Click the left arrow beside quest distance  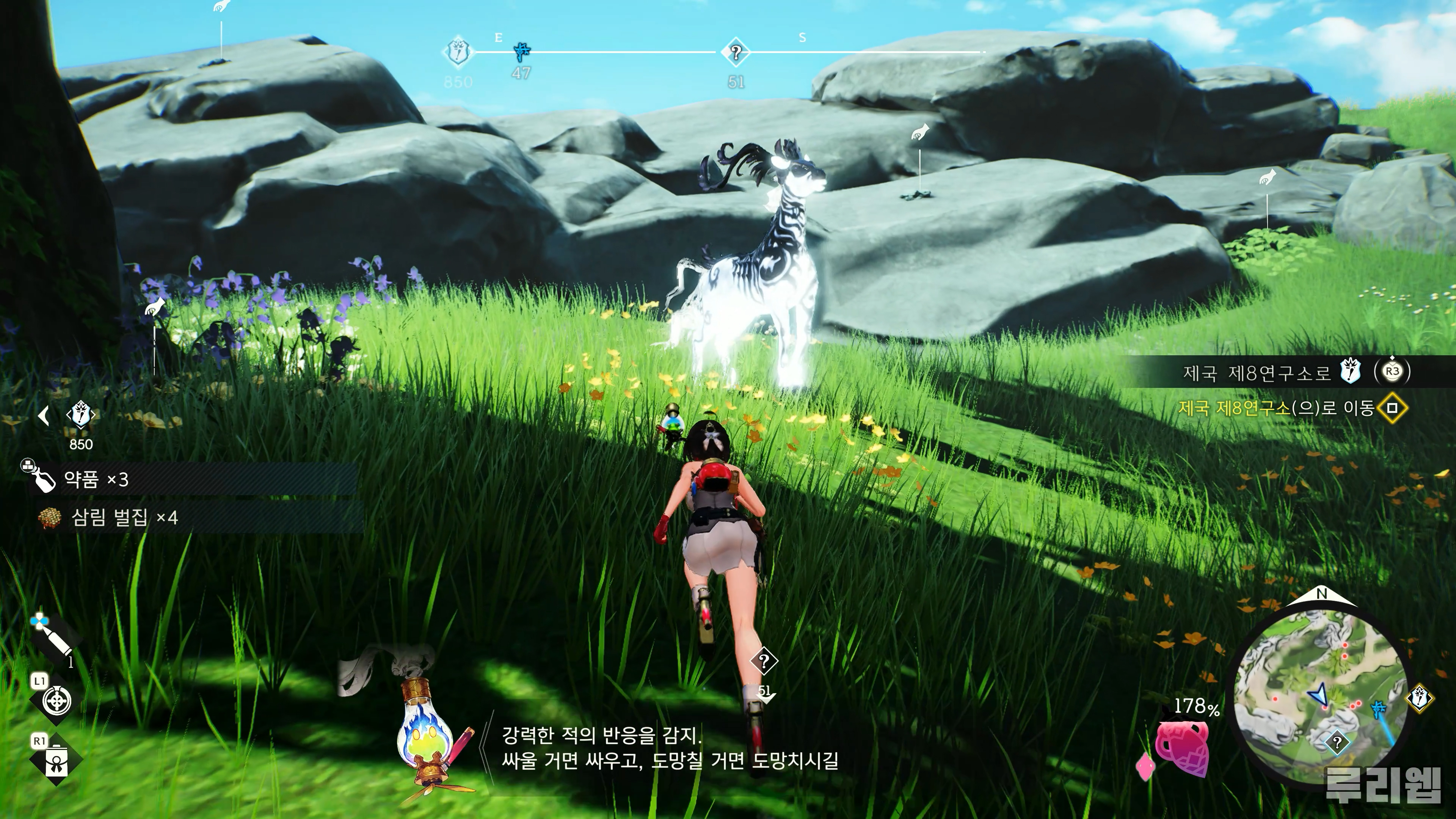click(44, 416)
